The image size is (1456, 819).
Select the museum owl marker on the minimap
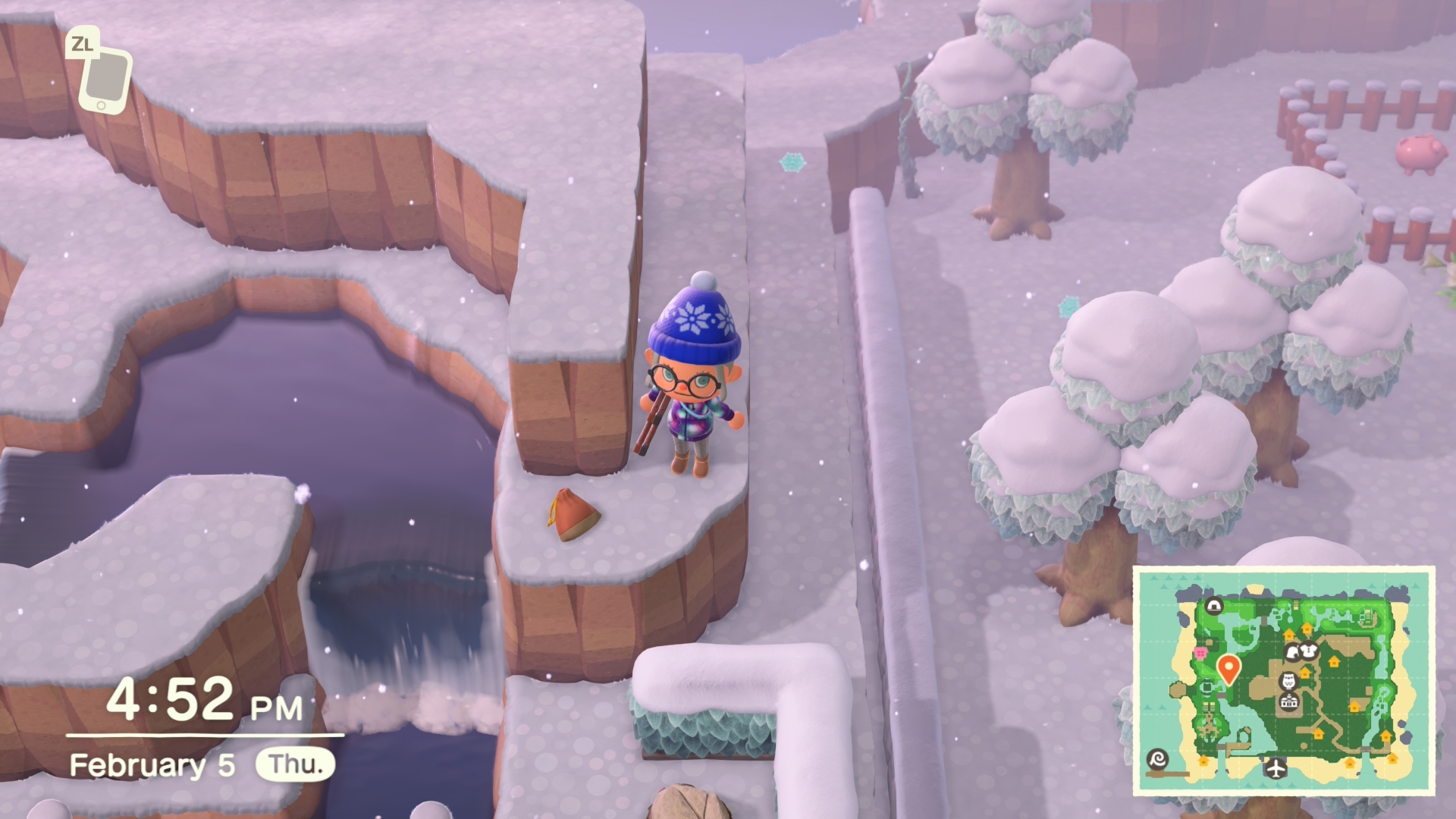[x=1288, y=680]
